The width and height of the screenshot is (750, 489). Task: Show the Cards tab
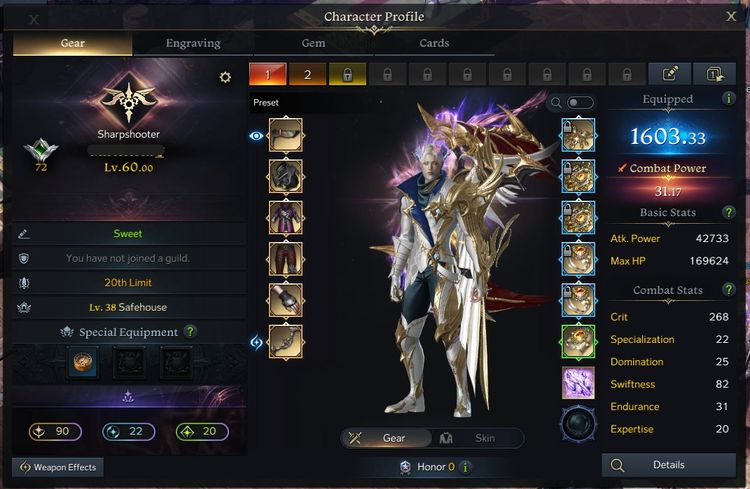pos(433,43)
